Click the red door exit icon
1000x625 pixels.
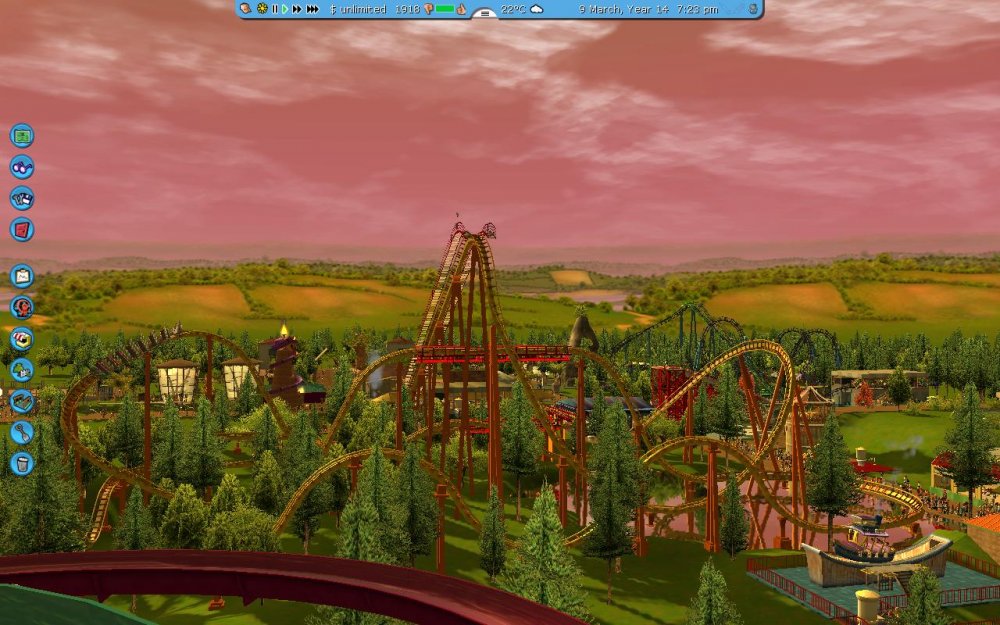click(22, 229)
